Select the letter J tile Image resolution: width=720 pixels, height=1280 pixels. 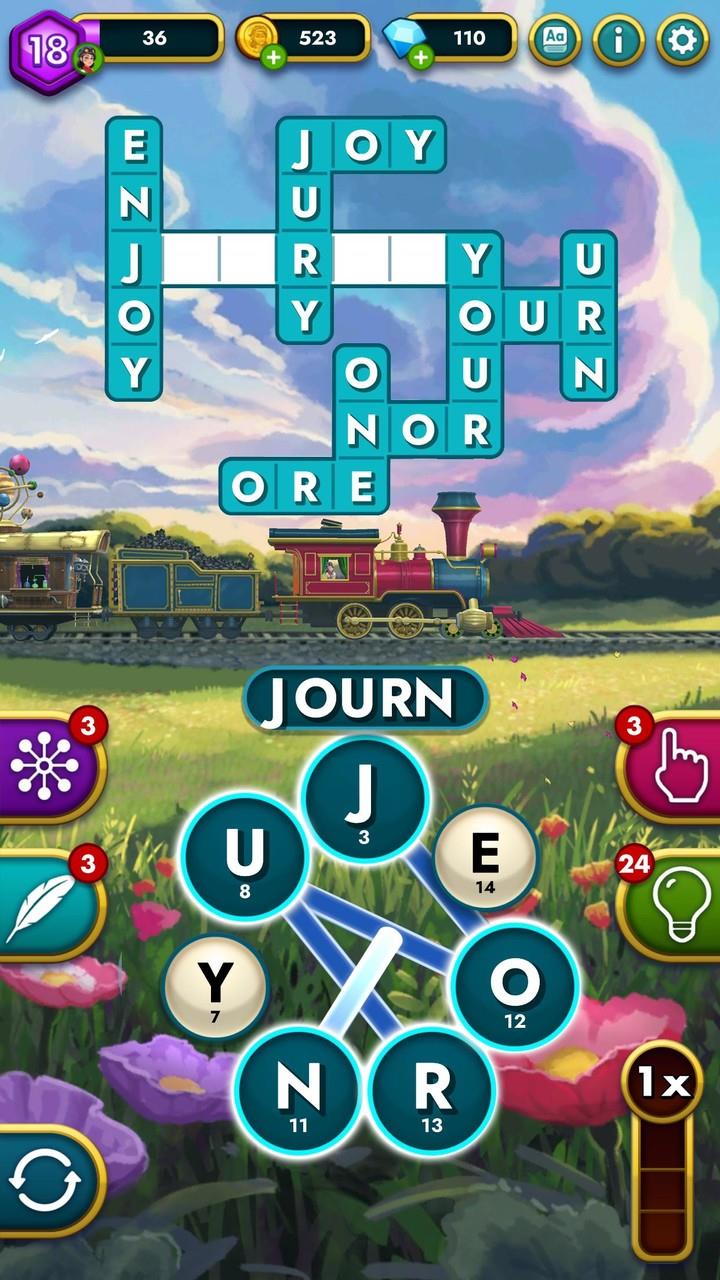point(365,797)
